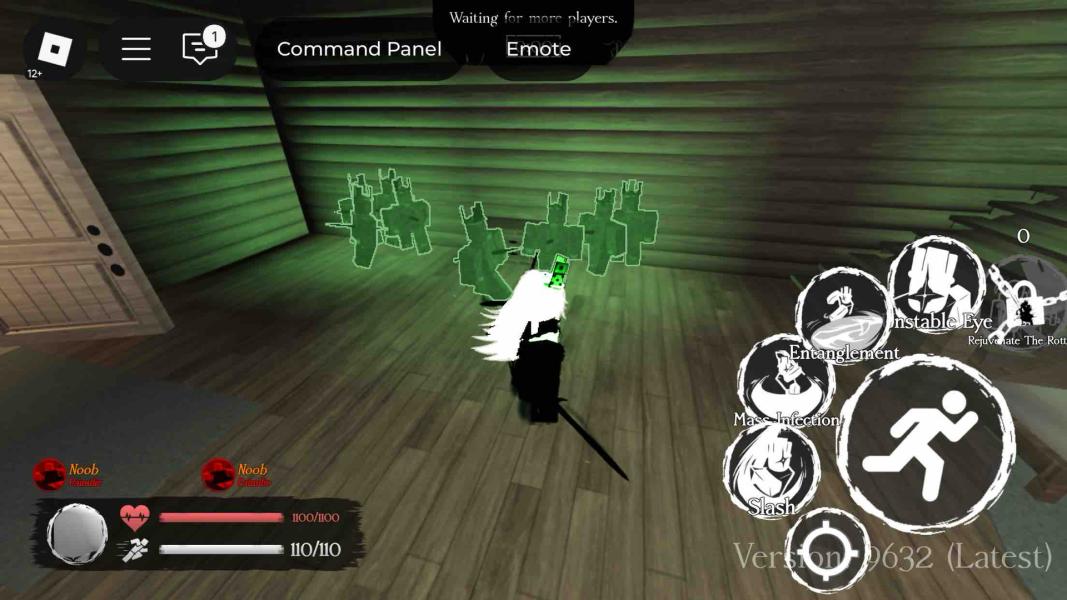Cast the Unstable Eye ability

[936, 285]
